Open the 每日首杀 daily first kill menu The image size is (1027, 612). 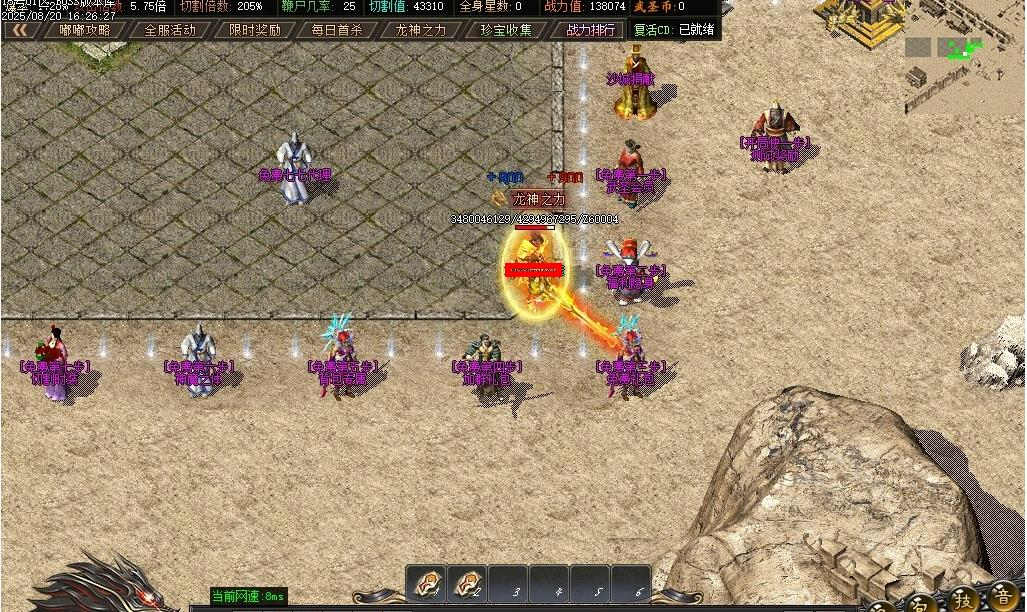[x=337, y=30]
